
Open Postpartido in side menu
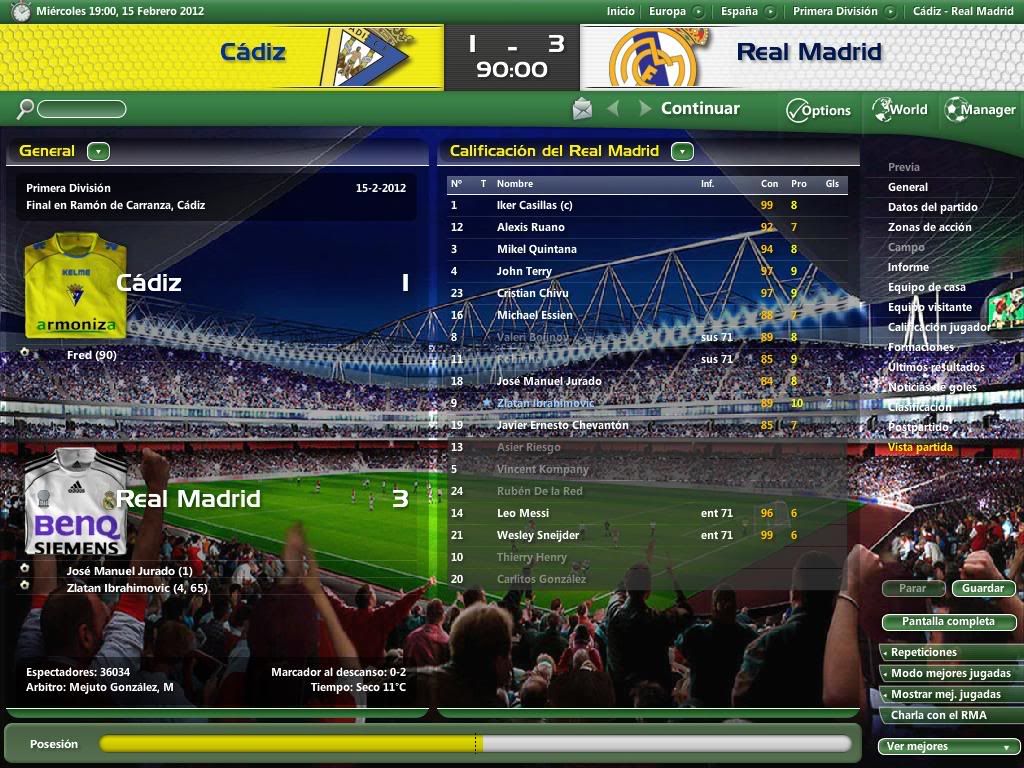918,427
